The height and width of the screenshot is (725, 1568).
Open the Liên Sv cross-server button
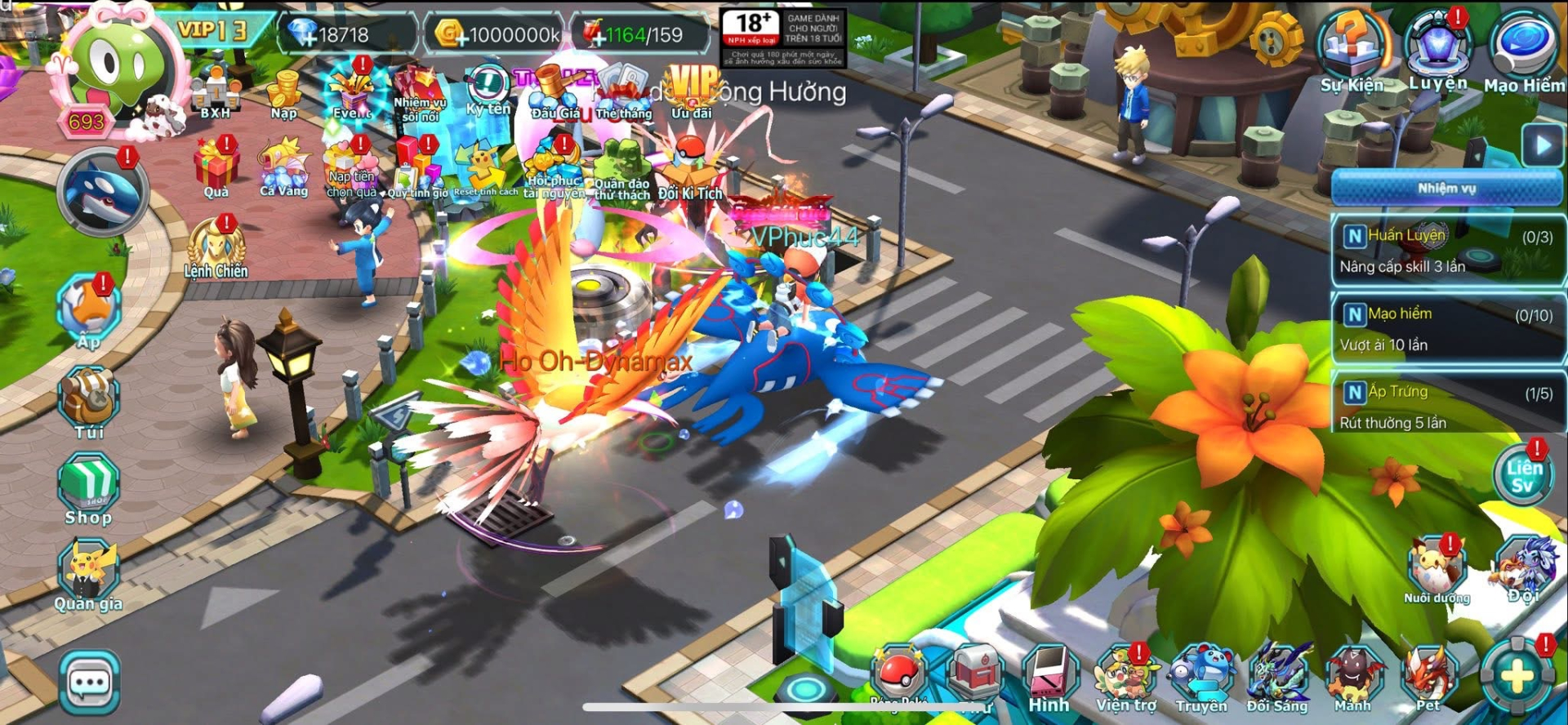(1524, 476)
